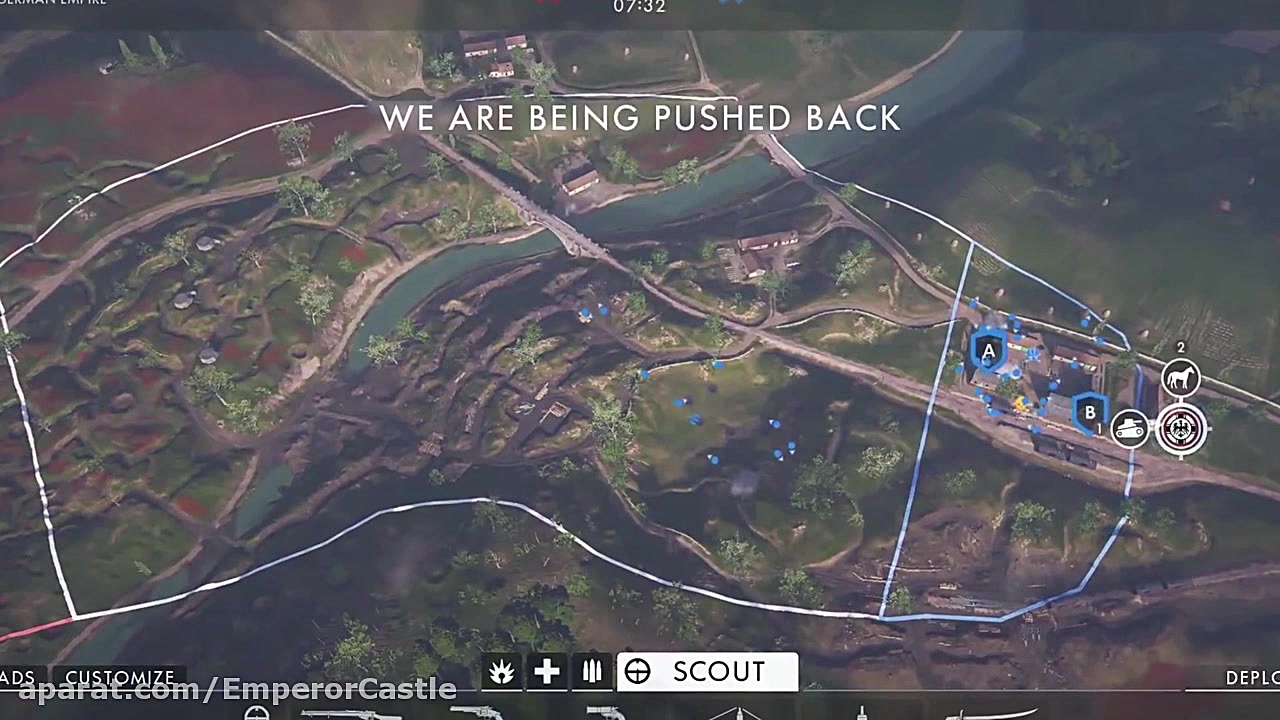Select the German Empire squad spawn emblem
Image resolution: width=1280 pixels, height=720 pixels.
pyautogui.click(x=1182, y=430)
